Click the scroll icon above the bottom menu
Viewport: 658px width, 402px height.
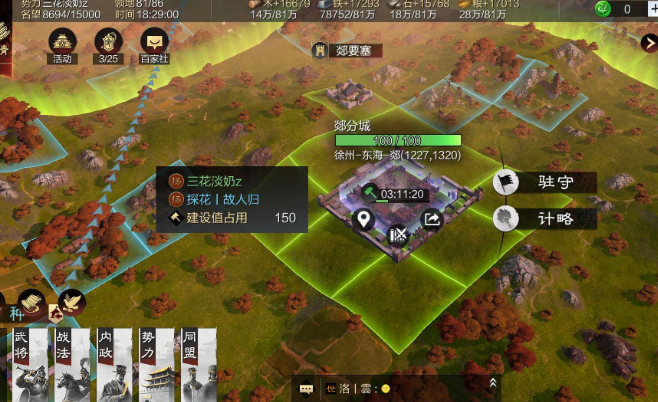(33, 300)
